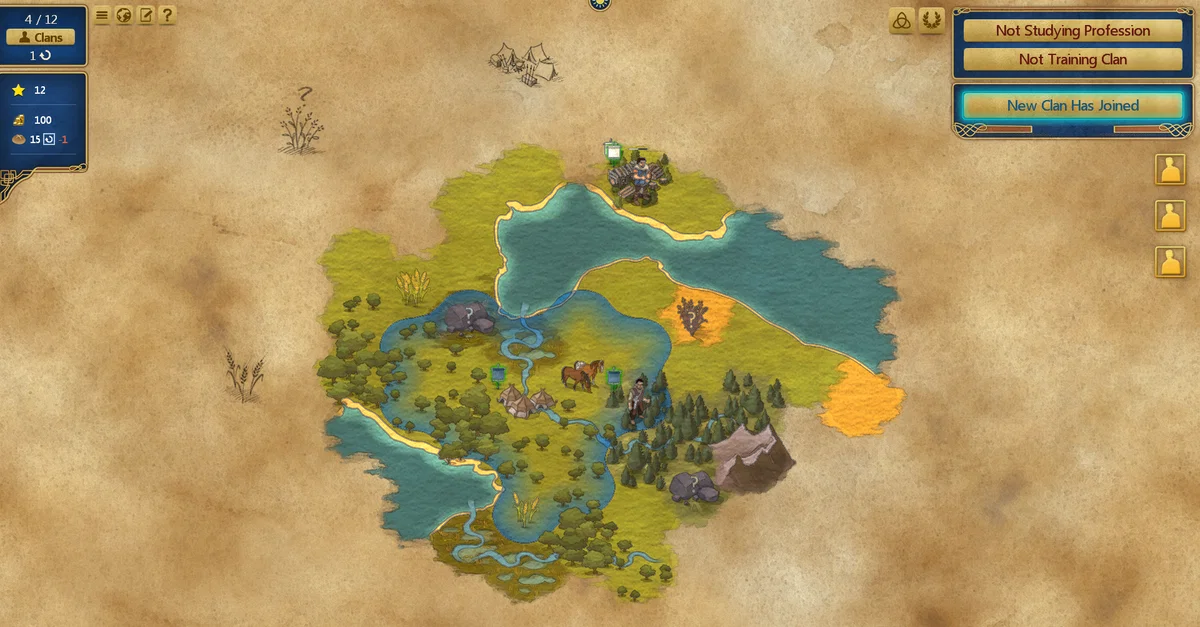Click the globe world icon
This screenshot has height=627, width=1200.
point(124,15)
